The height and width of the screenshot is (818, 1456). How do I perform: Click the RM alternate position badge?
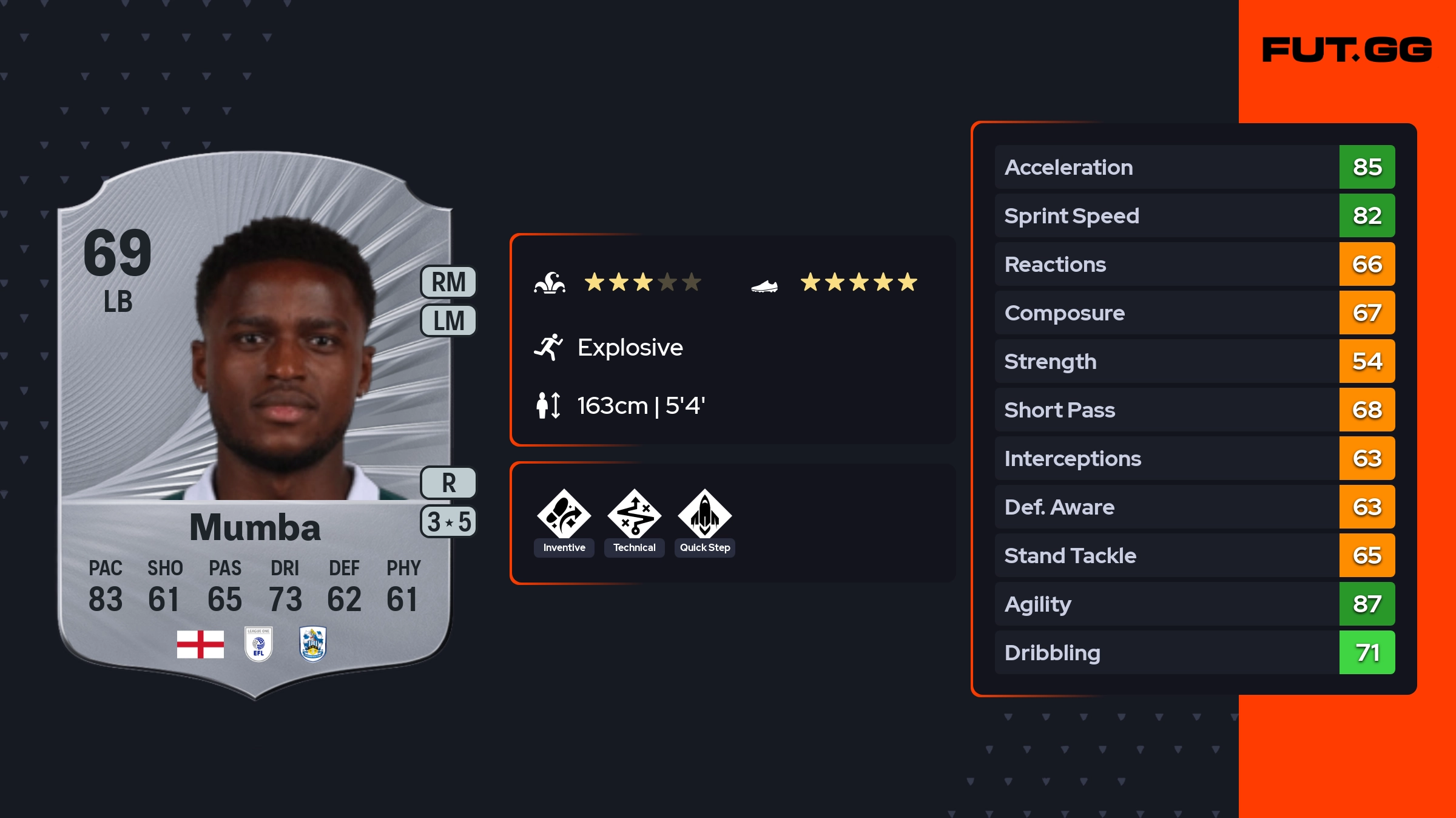pos(448,282)
